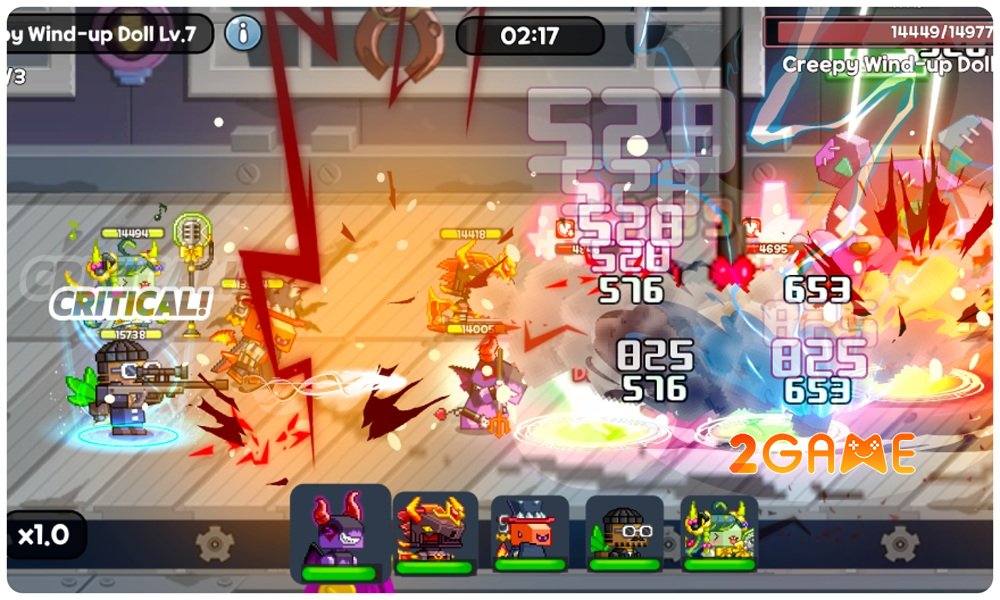Open the boss info button
The height and width of the screenshot is (600, 1000).
coord(242,34)
